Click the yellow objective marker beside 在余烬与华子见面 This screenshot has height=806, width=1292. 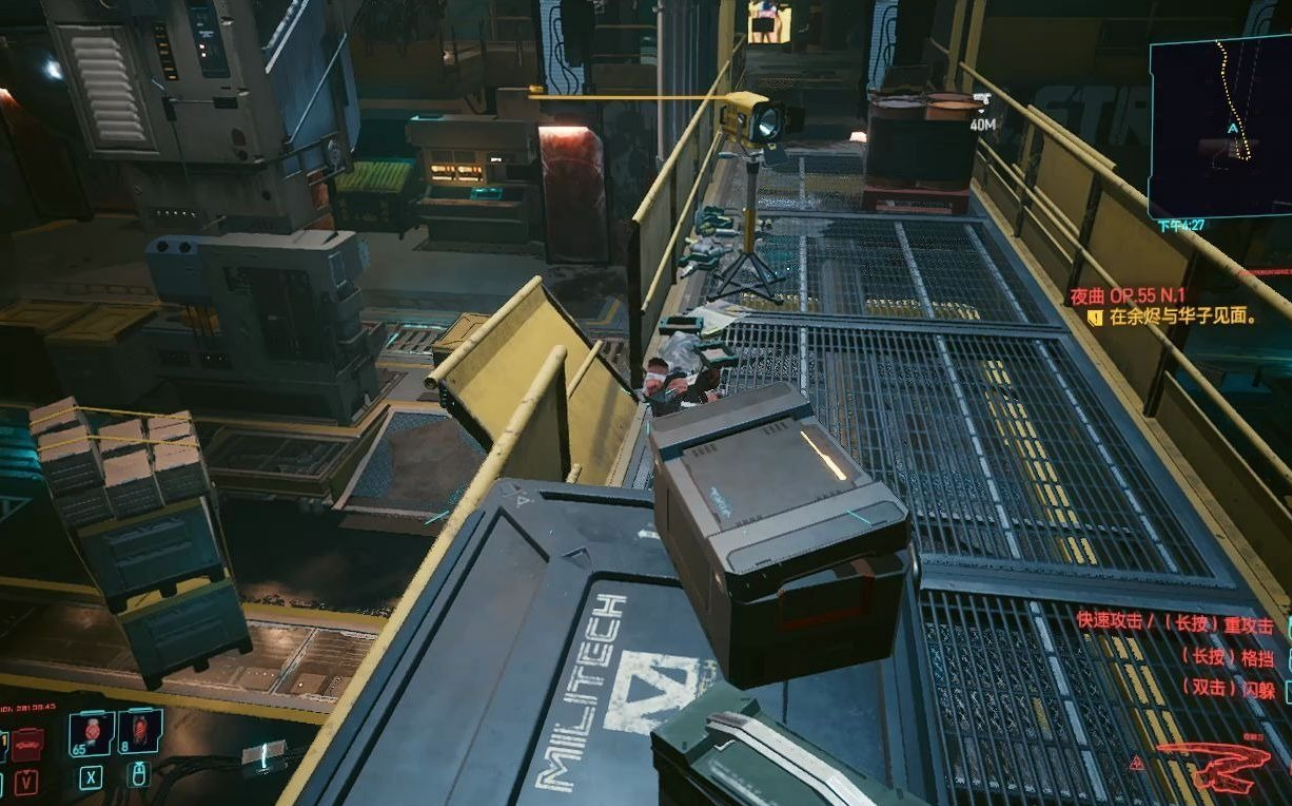tap(1095, 318)
